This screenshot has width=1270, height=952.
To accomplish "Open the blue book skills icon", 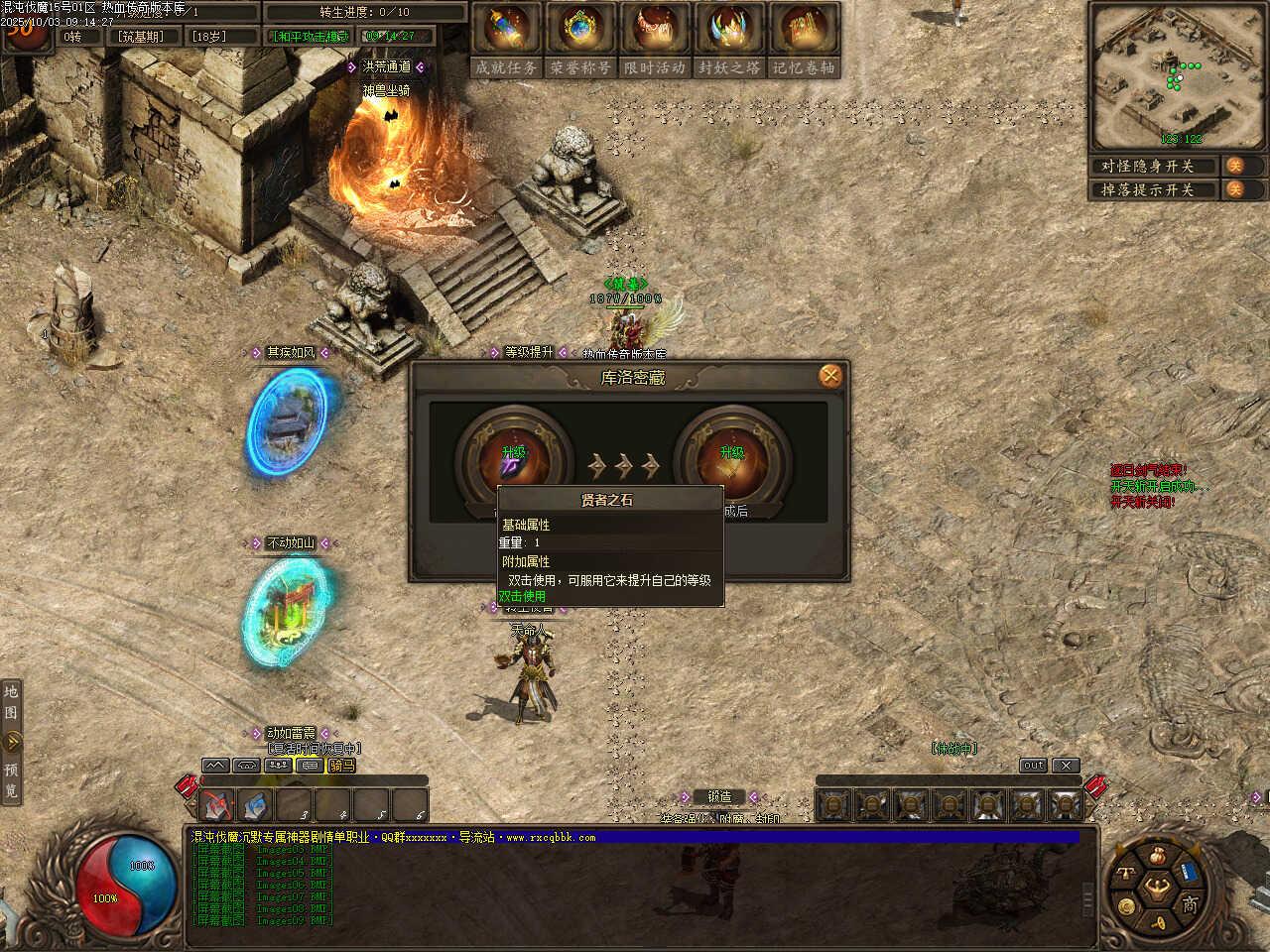I will tap(1190, 873).
